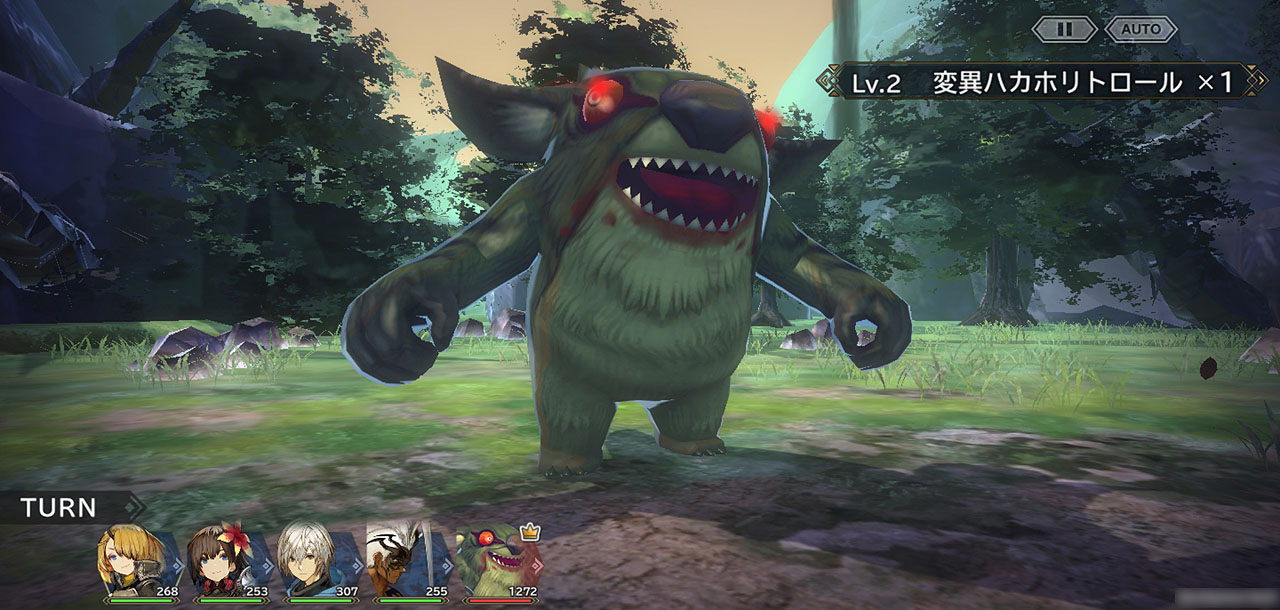Toggle AUTO battle mode

[1140, 29]
